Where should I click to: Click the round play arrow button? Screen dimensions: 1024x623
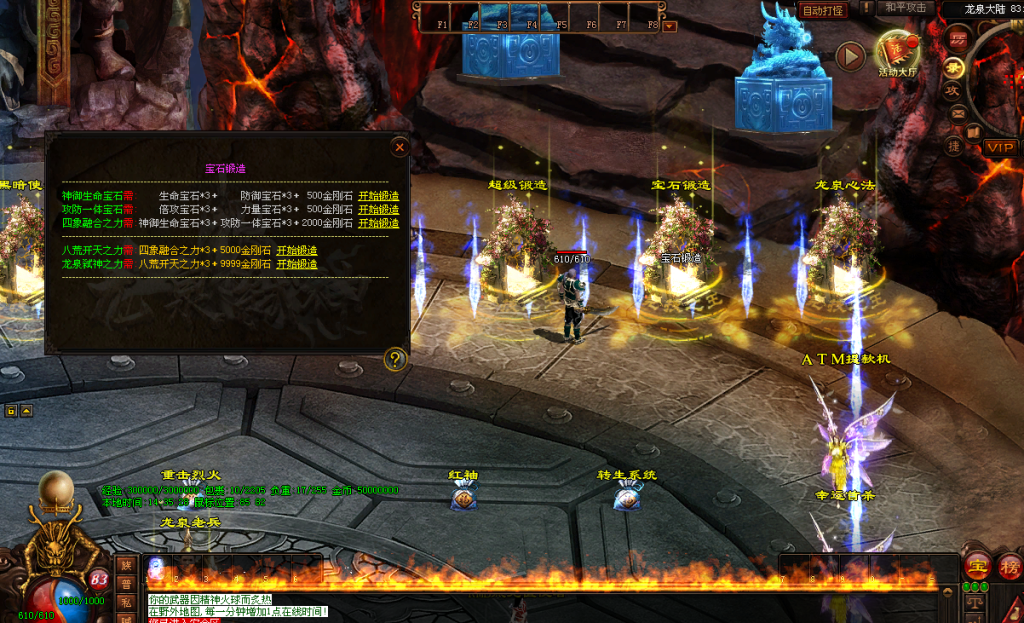tap(850, 56)
